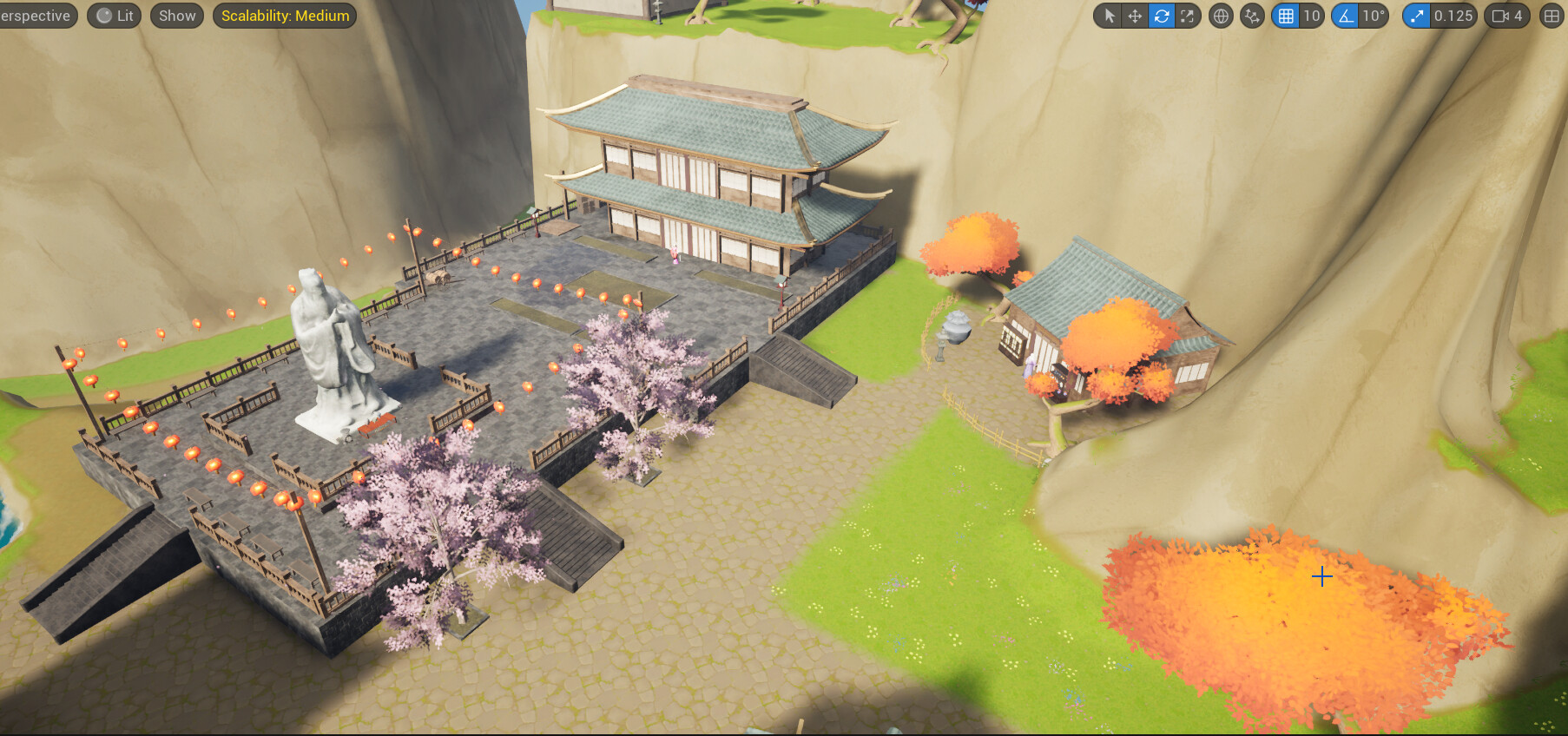Select the Scale tool

(1188, 16)
